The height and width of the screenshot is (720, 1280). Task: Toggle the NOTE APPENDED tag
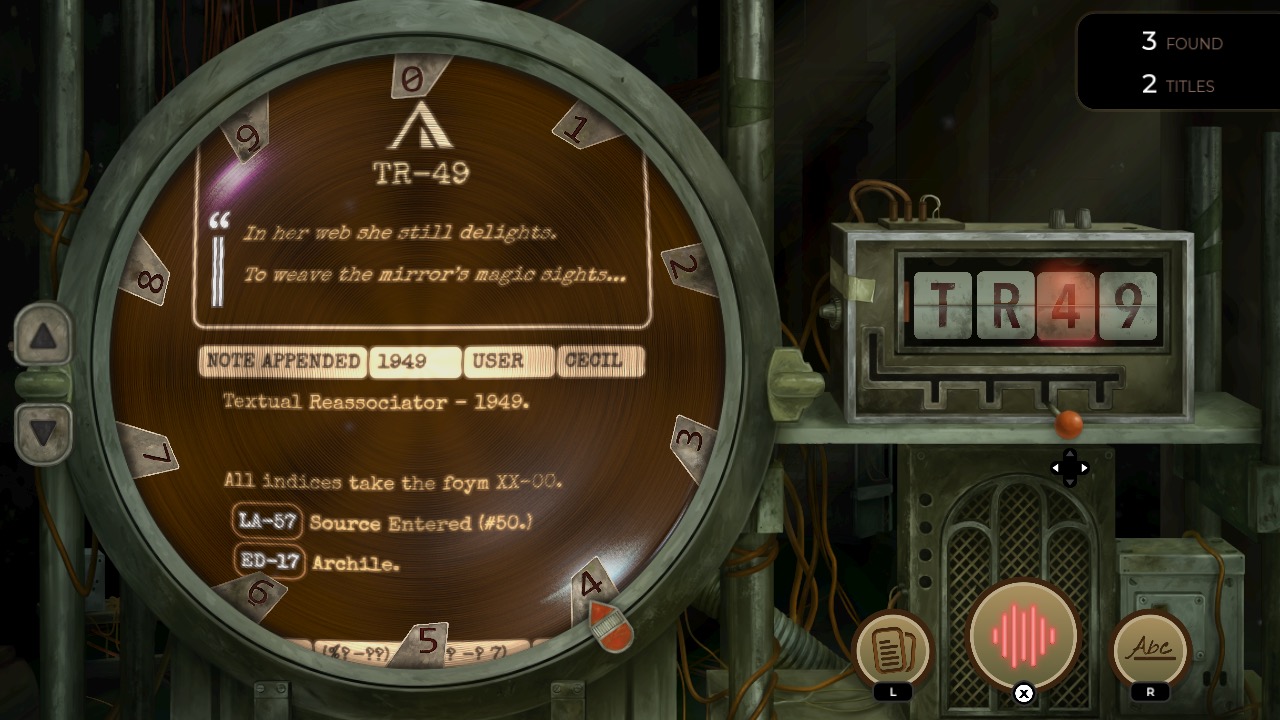[282, 362]
